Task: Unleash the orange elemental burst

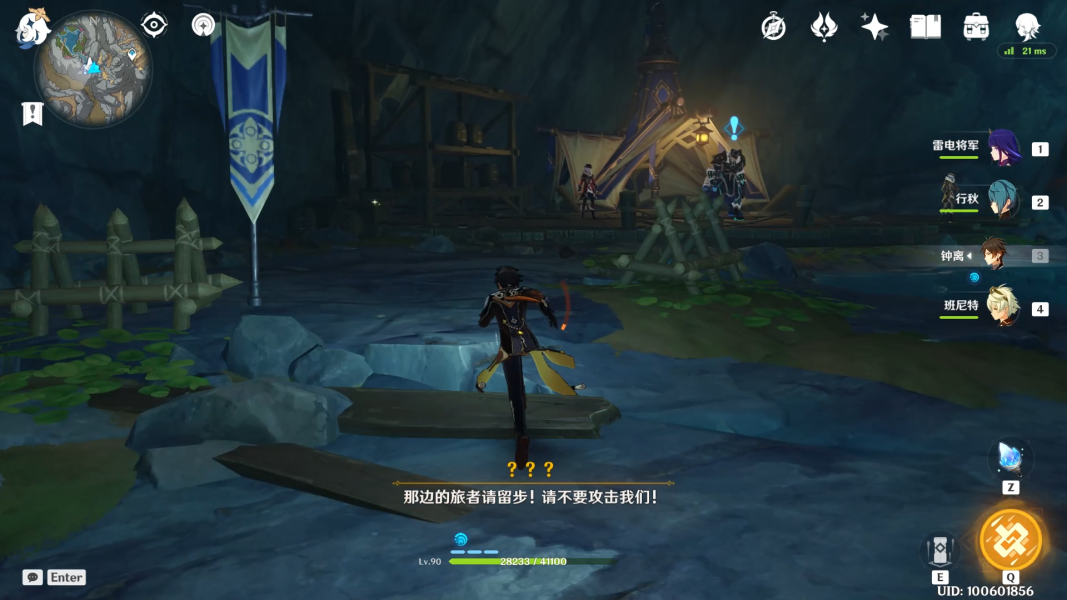Action: click(1010, 540)
